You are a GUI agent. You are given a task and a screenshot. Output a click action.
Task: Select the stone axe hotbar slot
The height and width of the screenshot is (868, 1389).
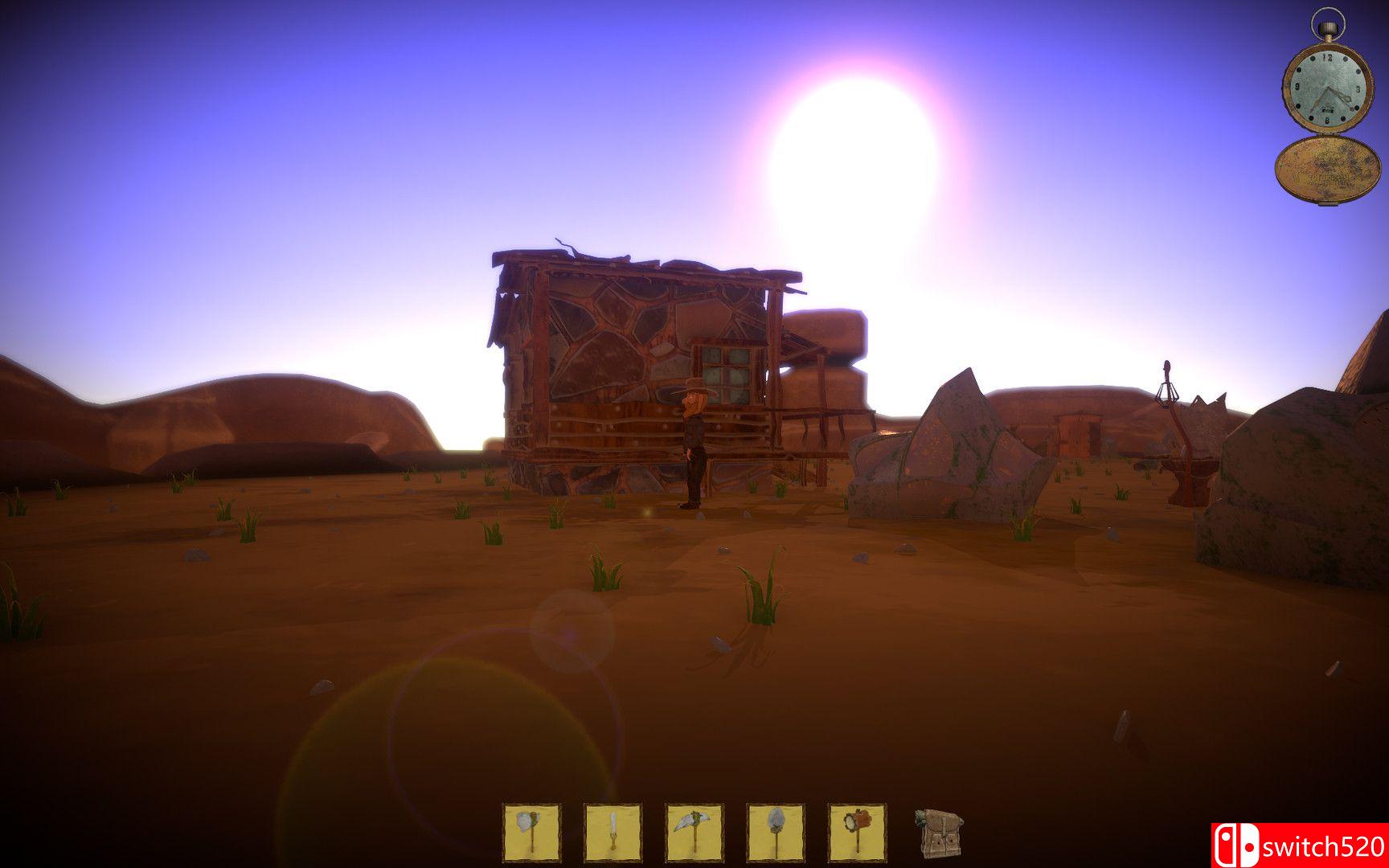click(531, 833)
